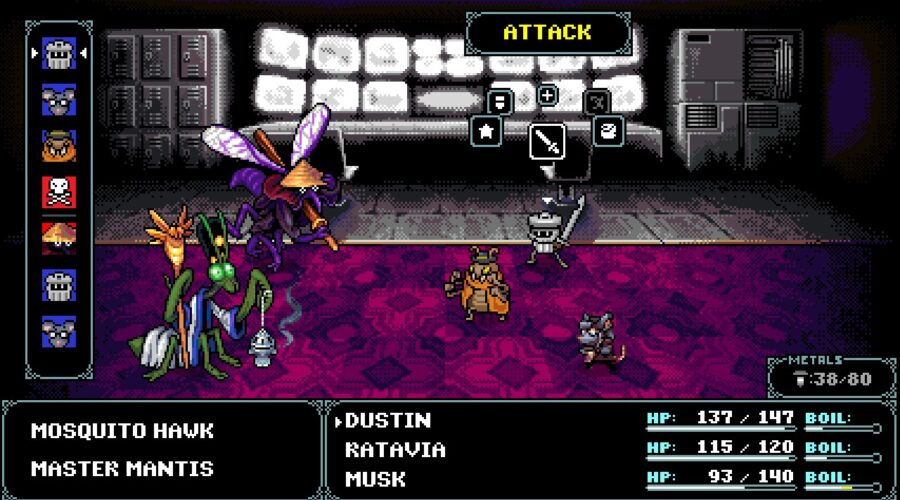Click the crossed arrows command icon
This screenshot has height=500, width=900.
pyautogui.click(x=597, y=102)
